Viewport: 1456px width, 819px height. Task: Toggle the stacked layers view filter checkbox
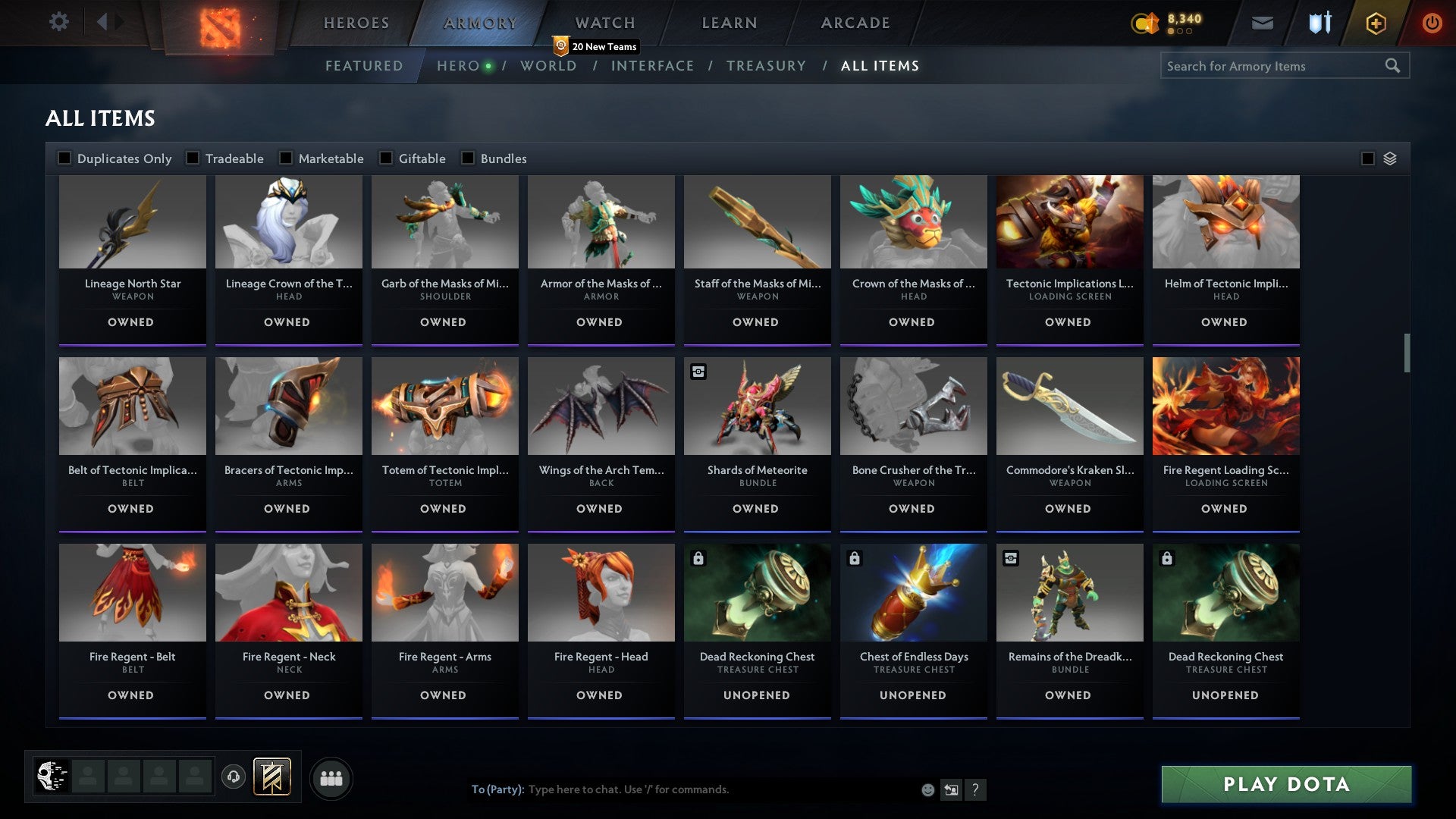[x=1368, y=158]
